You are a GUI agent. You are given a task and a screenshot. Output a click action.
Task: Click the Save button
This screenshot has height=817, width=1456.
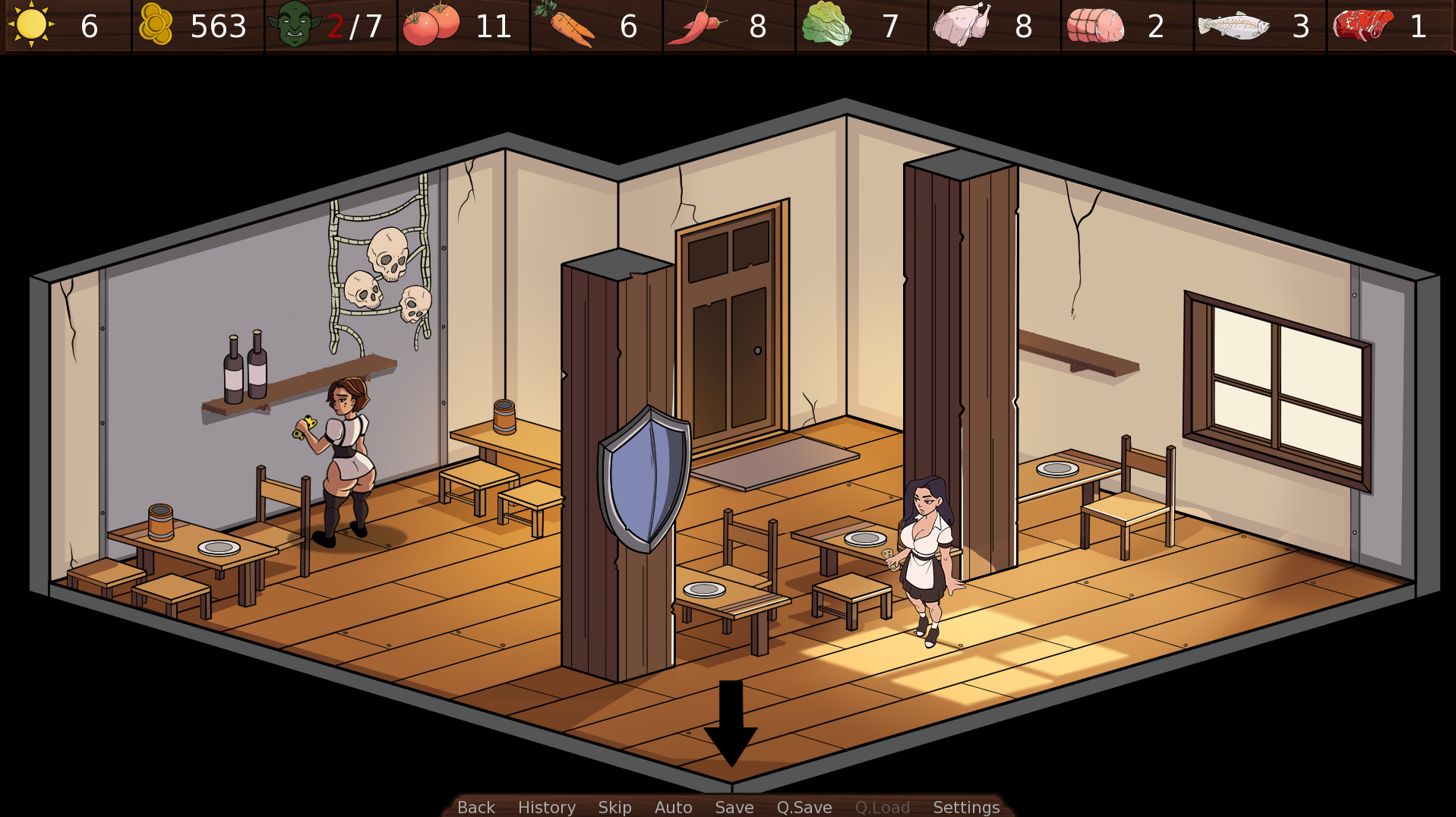tap(734, 807)
